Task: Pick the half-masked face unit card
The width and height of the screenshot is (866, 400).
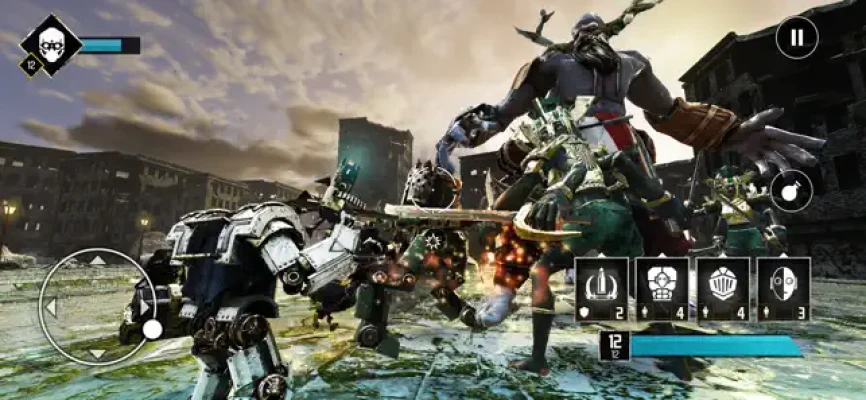Action: tap(783, 289)
